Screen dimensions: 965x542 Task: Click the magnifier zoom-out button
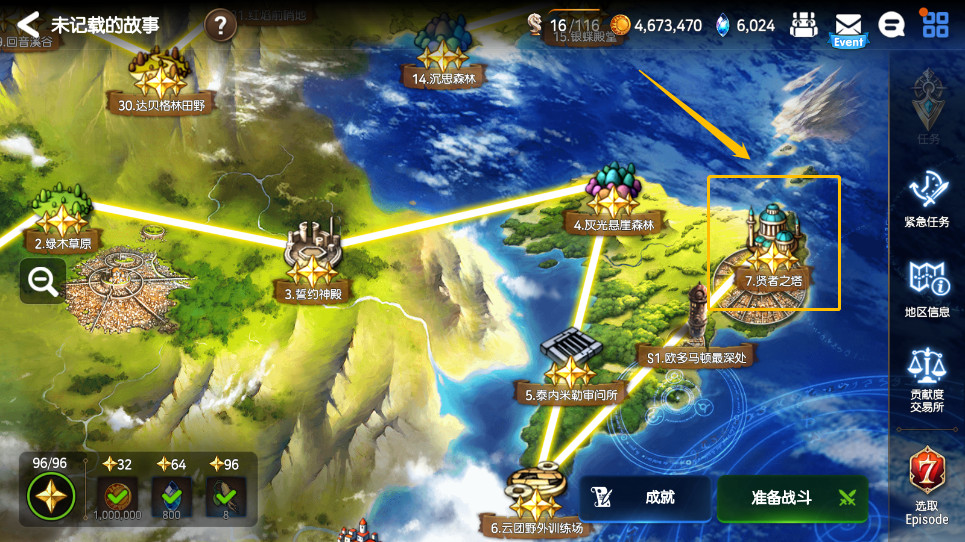pos(43,282)
